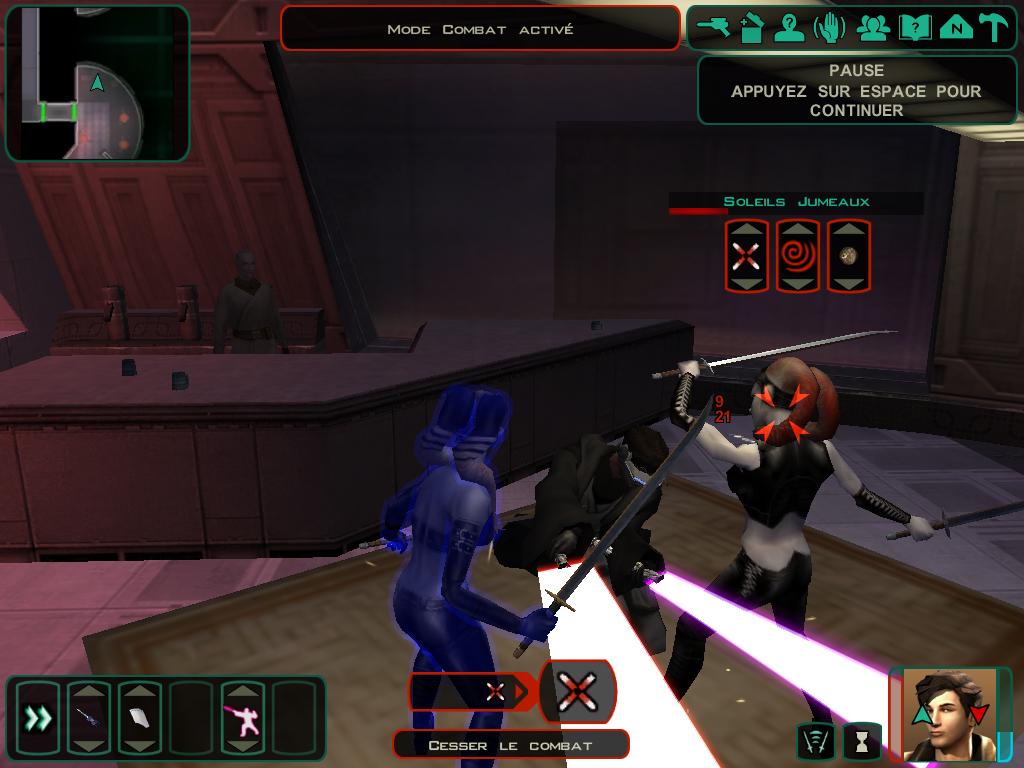The image size is (1024, 768).
Task: Open the party selection group icon
Action: pos(873,28)
